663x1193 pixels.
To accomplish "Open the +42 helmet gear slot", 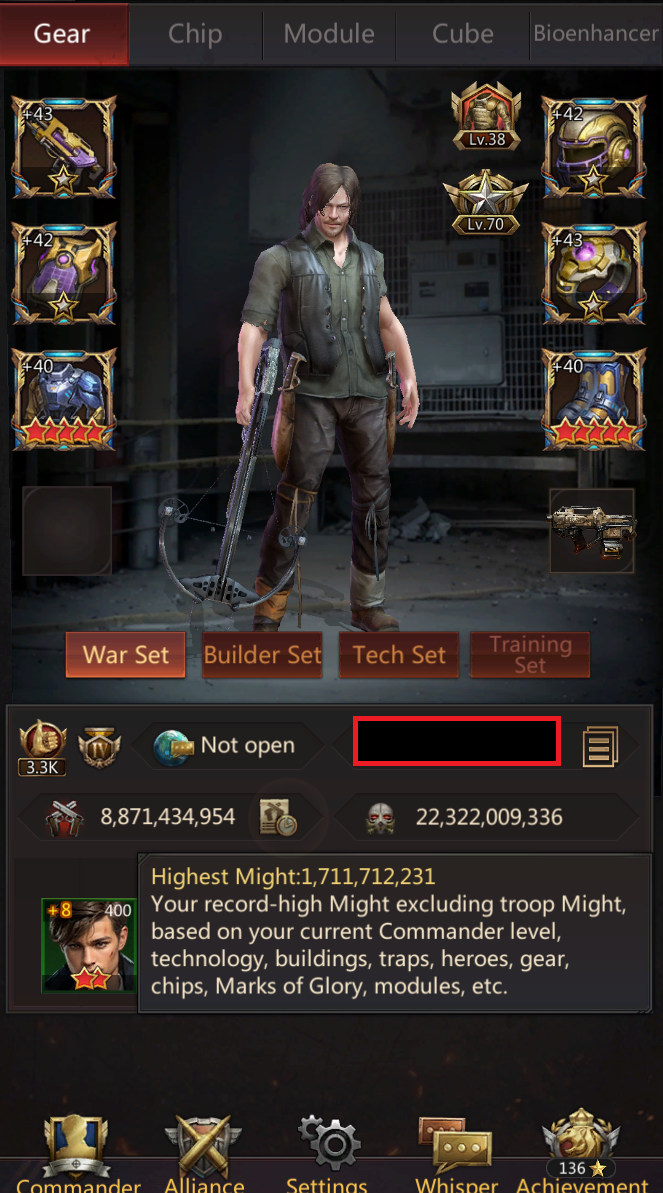I will coord(594,148).
